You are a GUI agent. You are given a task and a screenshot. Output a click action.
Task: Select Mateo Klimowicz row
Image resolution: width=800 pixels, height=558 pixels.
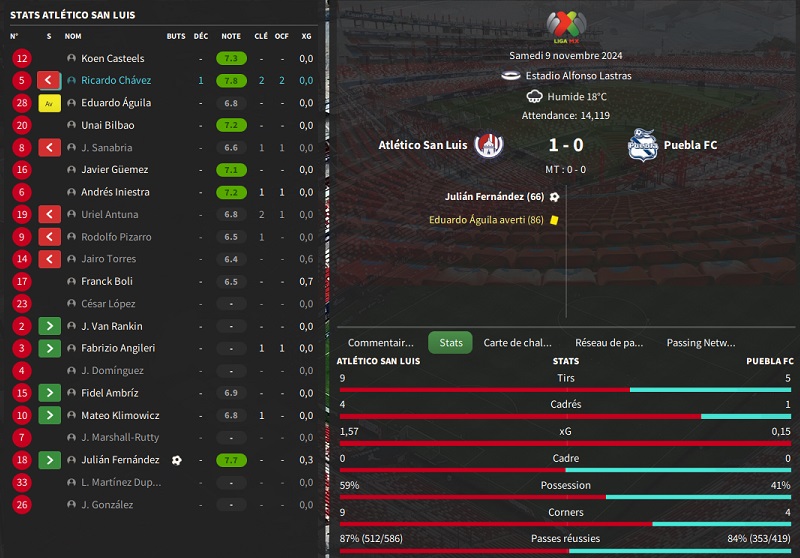(117, 415)
